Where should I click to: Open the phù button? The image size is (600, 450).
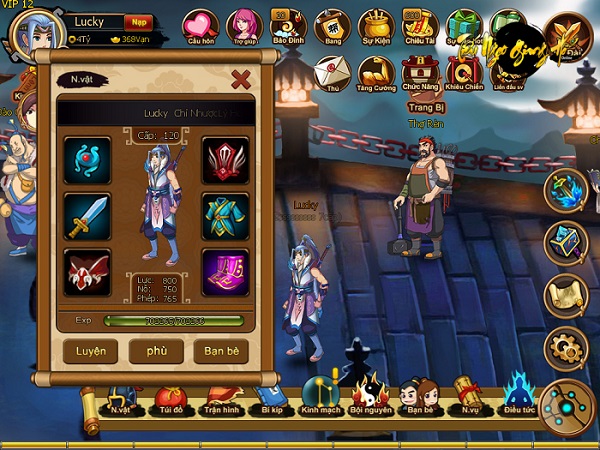click(x=155, y=351)
